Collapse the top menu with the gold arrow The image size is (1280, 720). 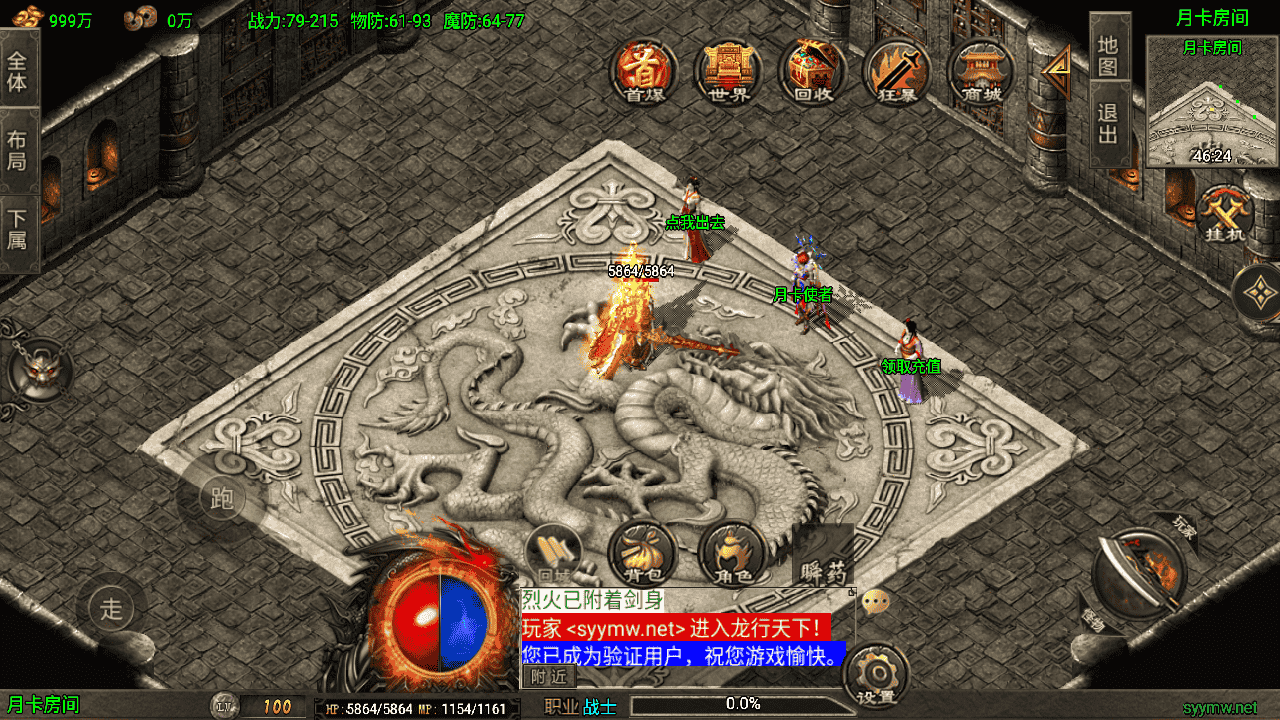pos(1055,72)
